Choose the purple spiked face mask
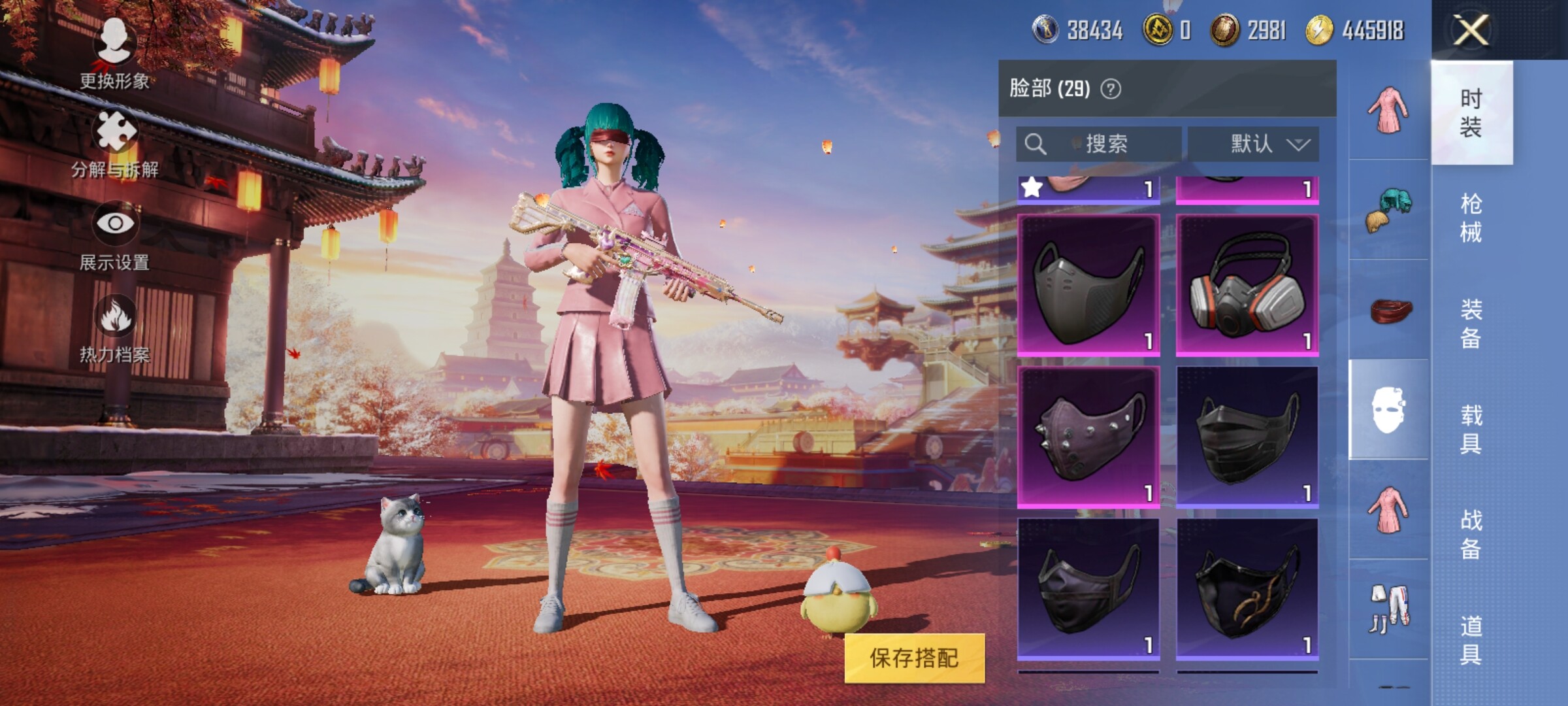This screenshot has width=1568, height=706. [1088, 437]
